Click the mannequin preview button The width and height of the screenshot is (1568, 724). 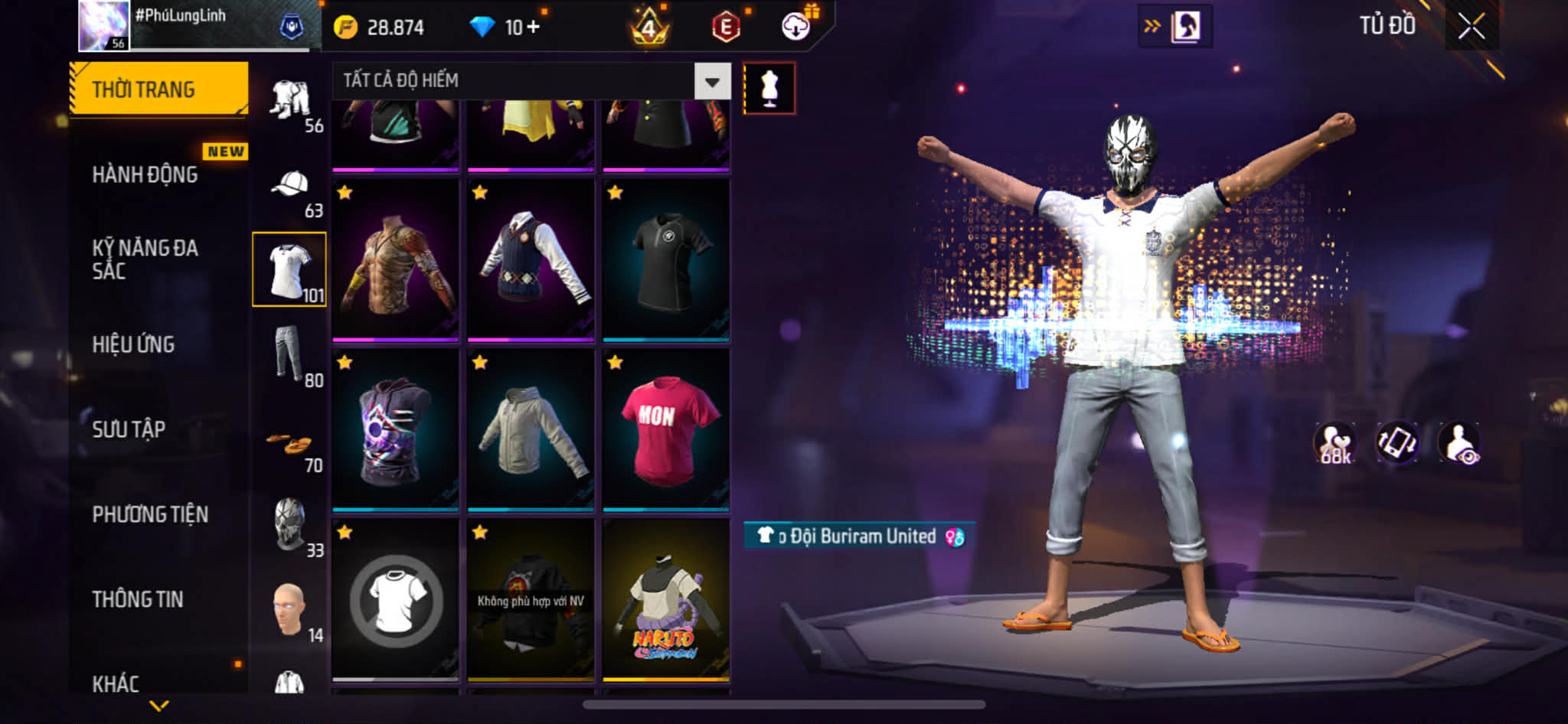click(769, 88)
